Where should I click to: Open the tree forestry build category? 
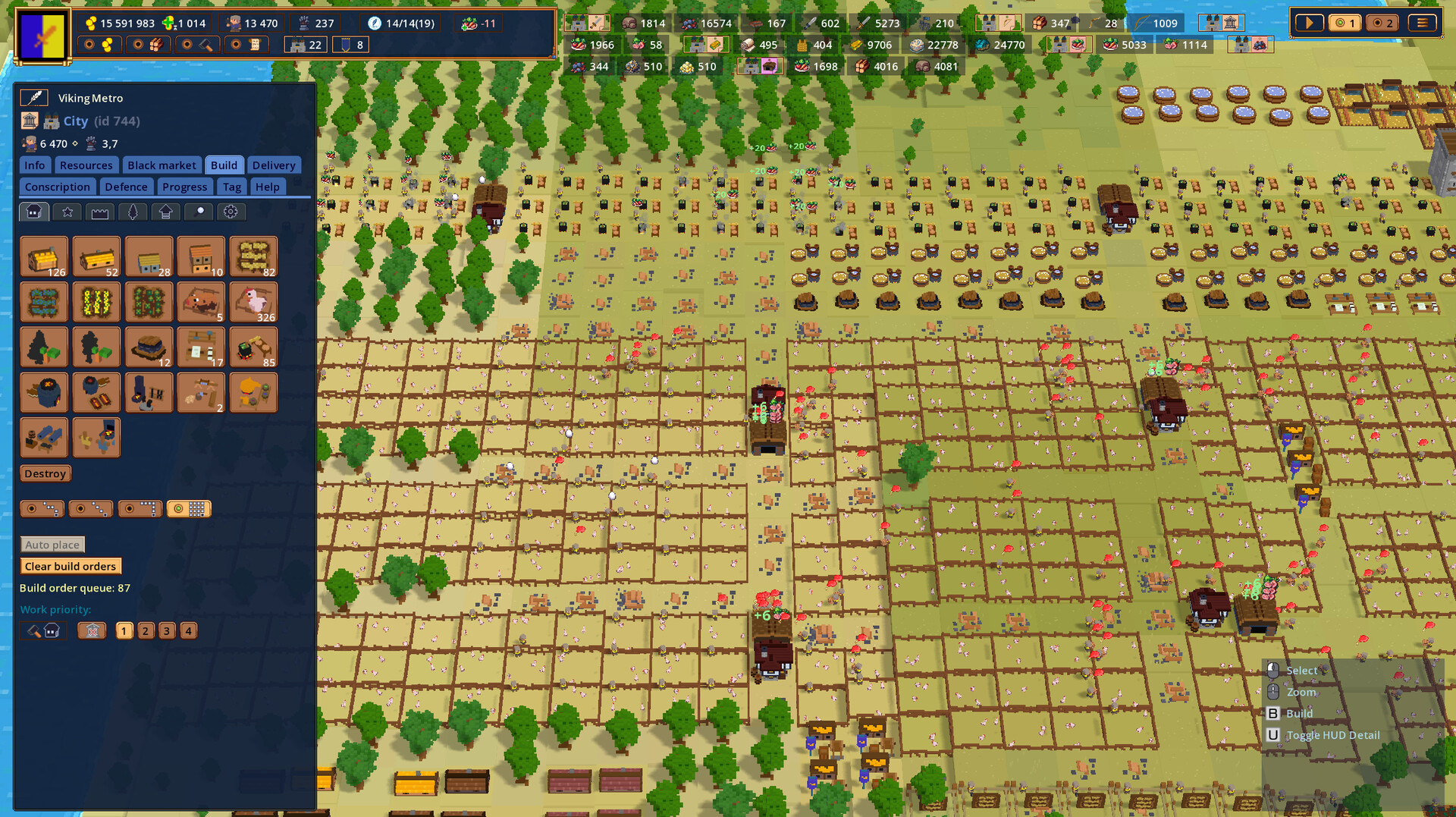(x=133, y=212)
